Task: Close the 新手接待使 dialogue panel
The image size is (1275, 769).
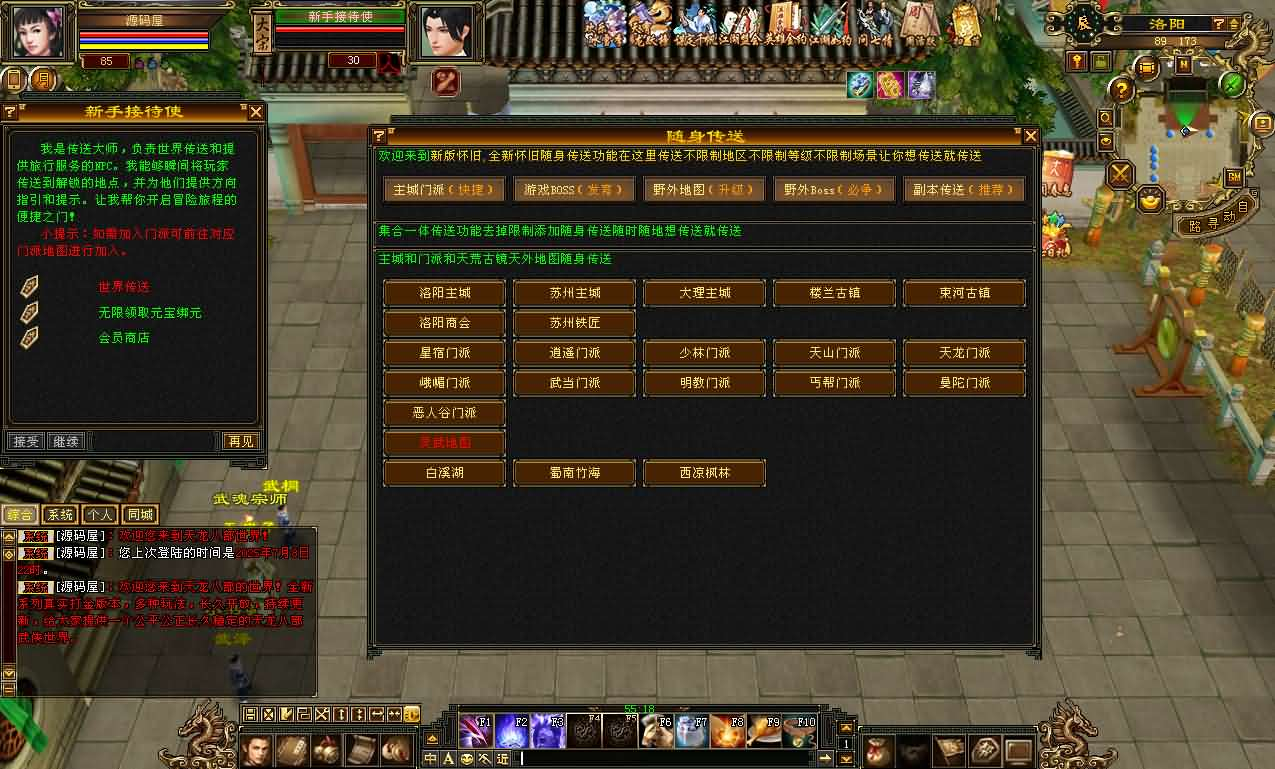Action: 256,113
